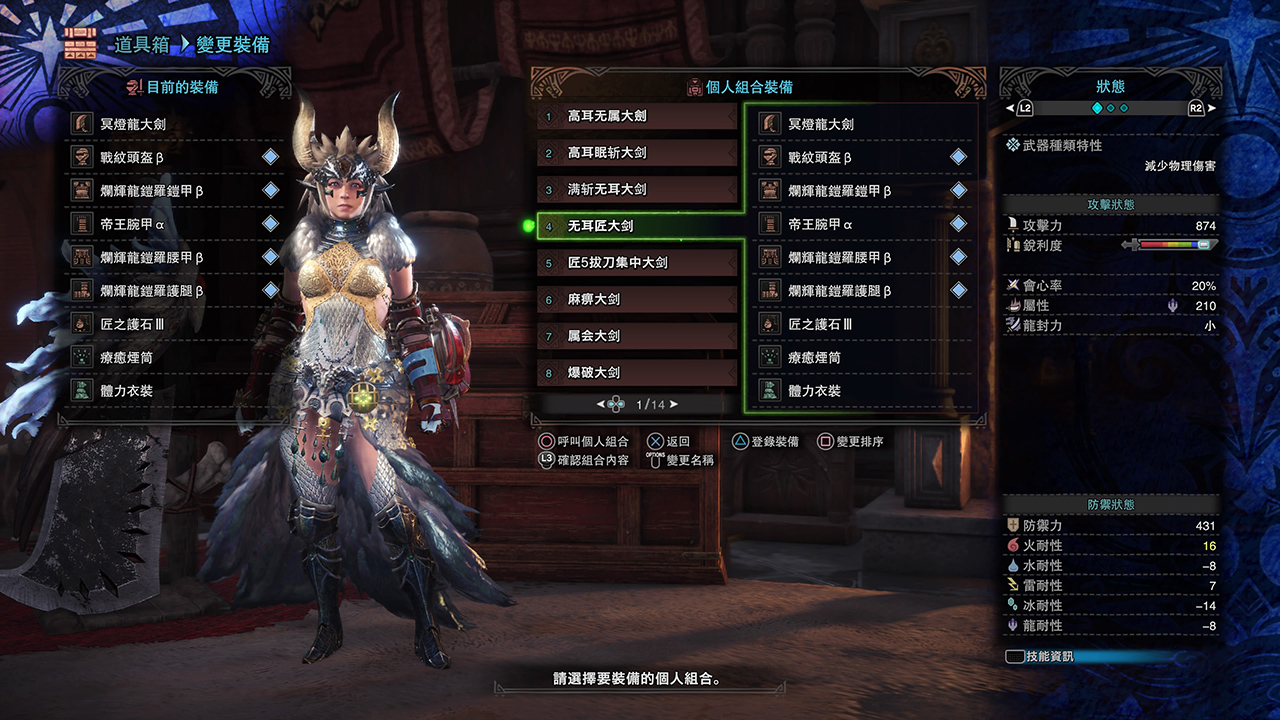Choose loadout 2 高耳眠斩大剑
1280x720 pixels.
(x=637, y=153)
